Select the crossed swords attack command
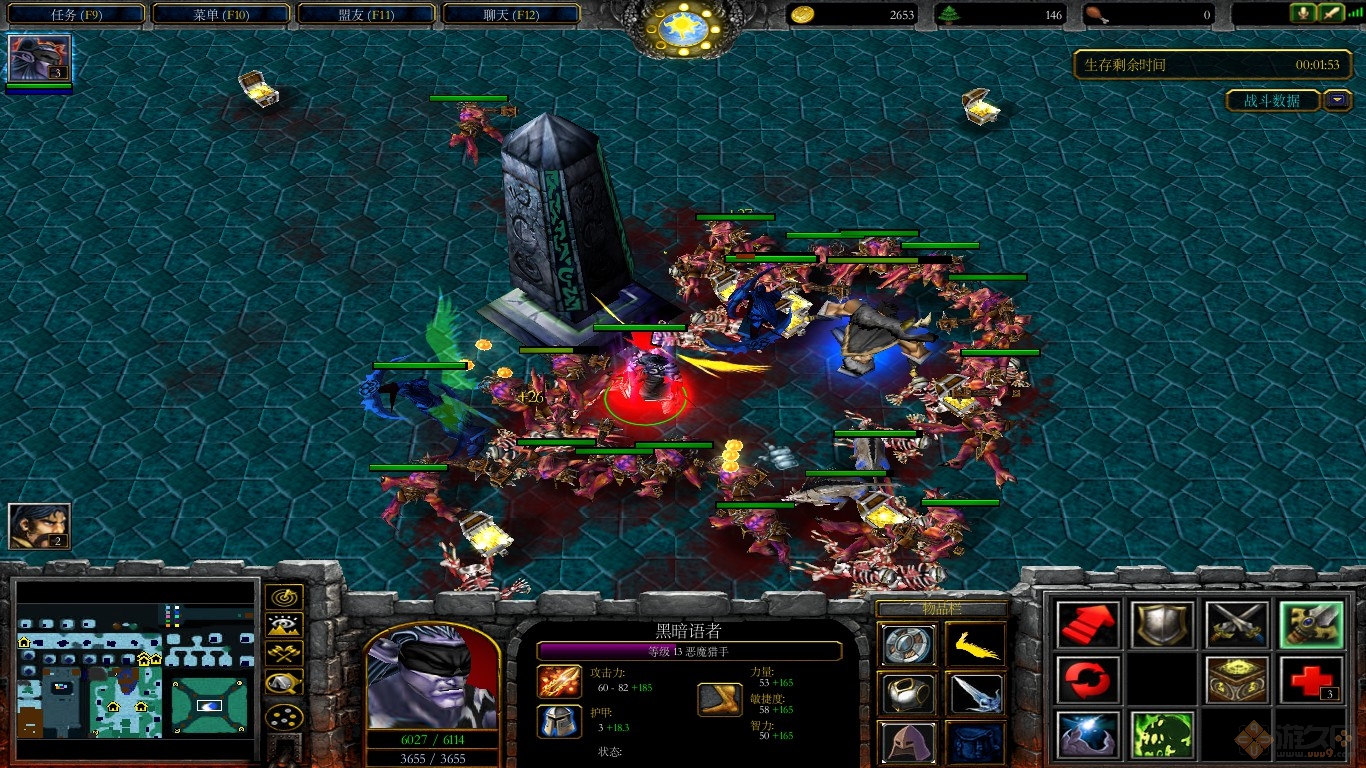The height and width of the screenshot is (768, 1366). click(x=1236, y=624)
